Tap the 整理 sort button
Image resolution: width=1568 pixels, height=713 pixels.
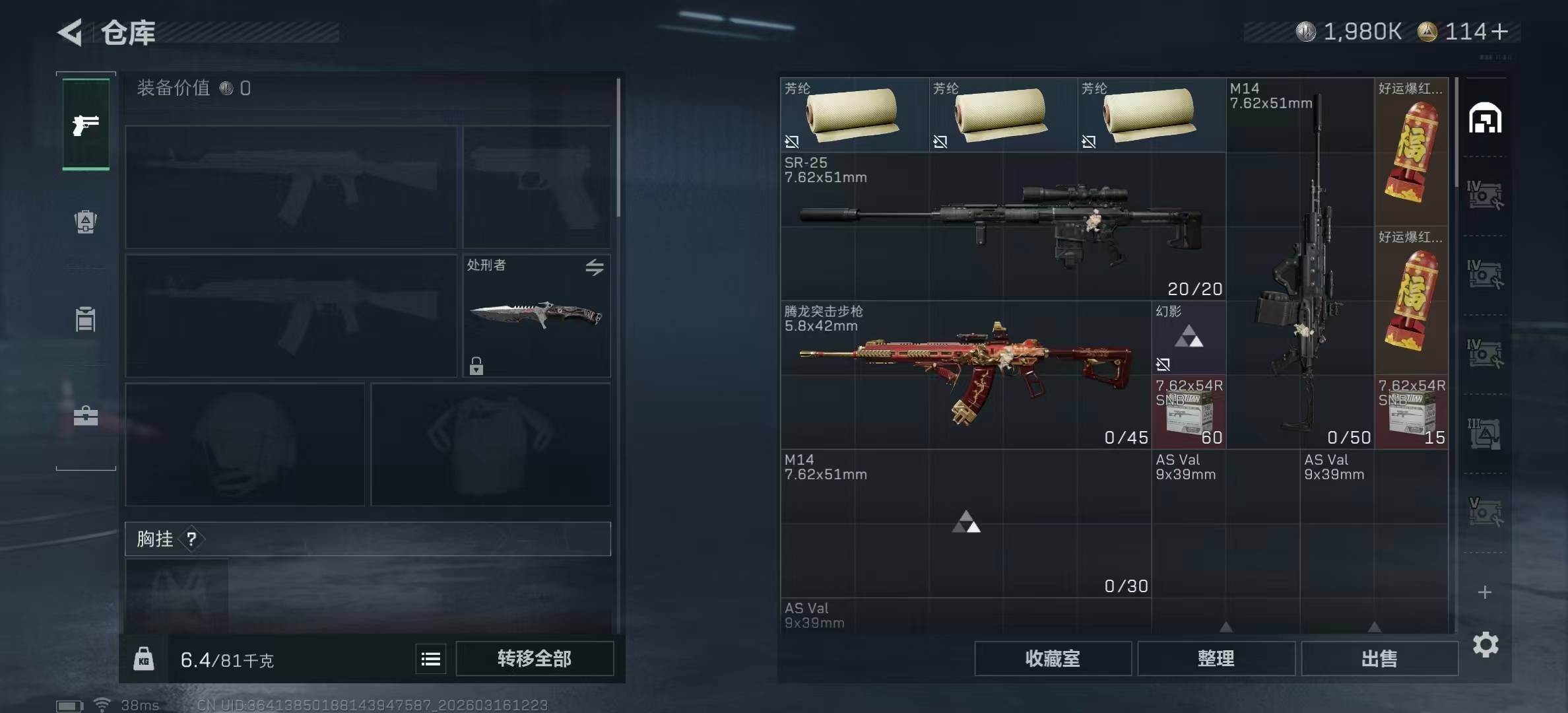(x=1216, y=658)
